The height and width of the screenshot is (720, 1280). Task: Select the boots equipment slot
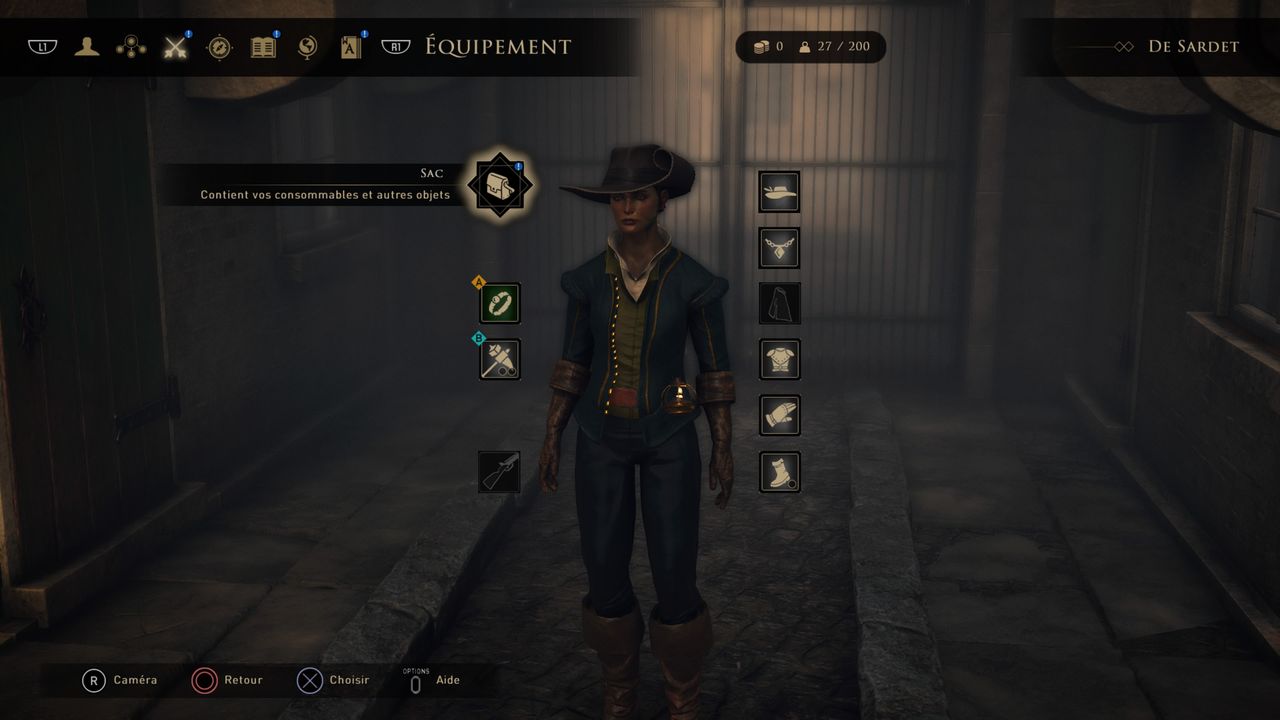[779, 472]
